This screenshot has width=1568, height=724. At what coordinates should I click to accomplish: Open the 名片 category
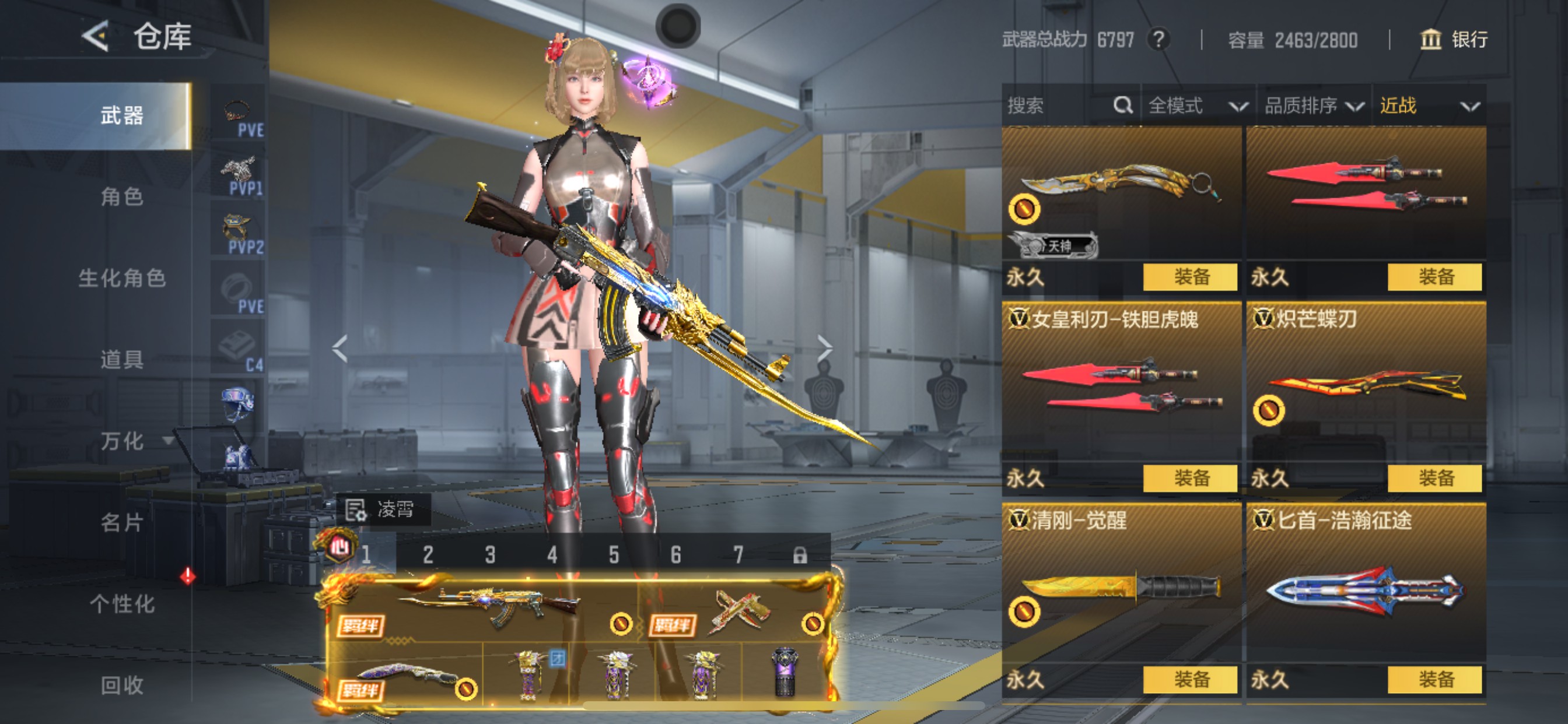coord(122,522)
